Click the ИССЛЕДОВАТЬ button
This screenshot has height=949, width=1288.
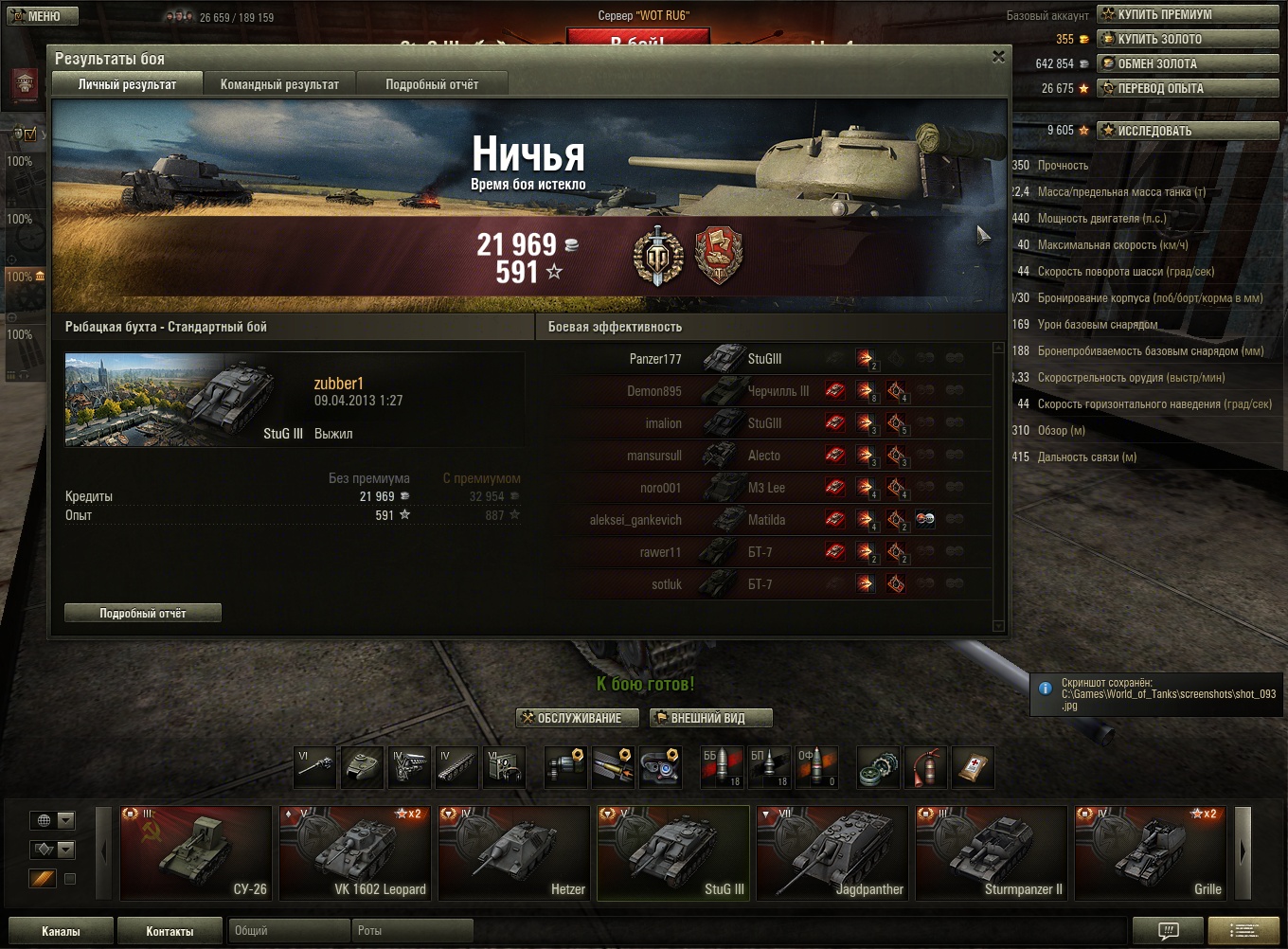pos(1187,131)
